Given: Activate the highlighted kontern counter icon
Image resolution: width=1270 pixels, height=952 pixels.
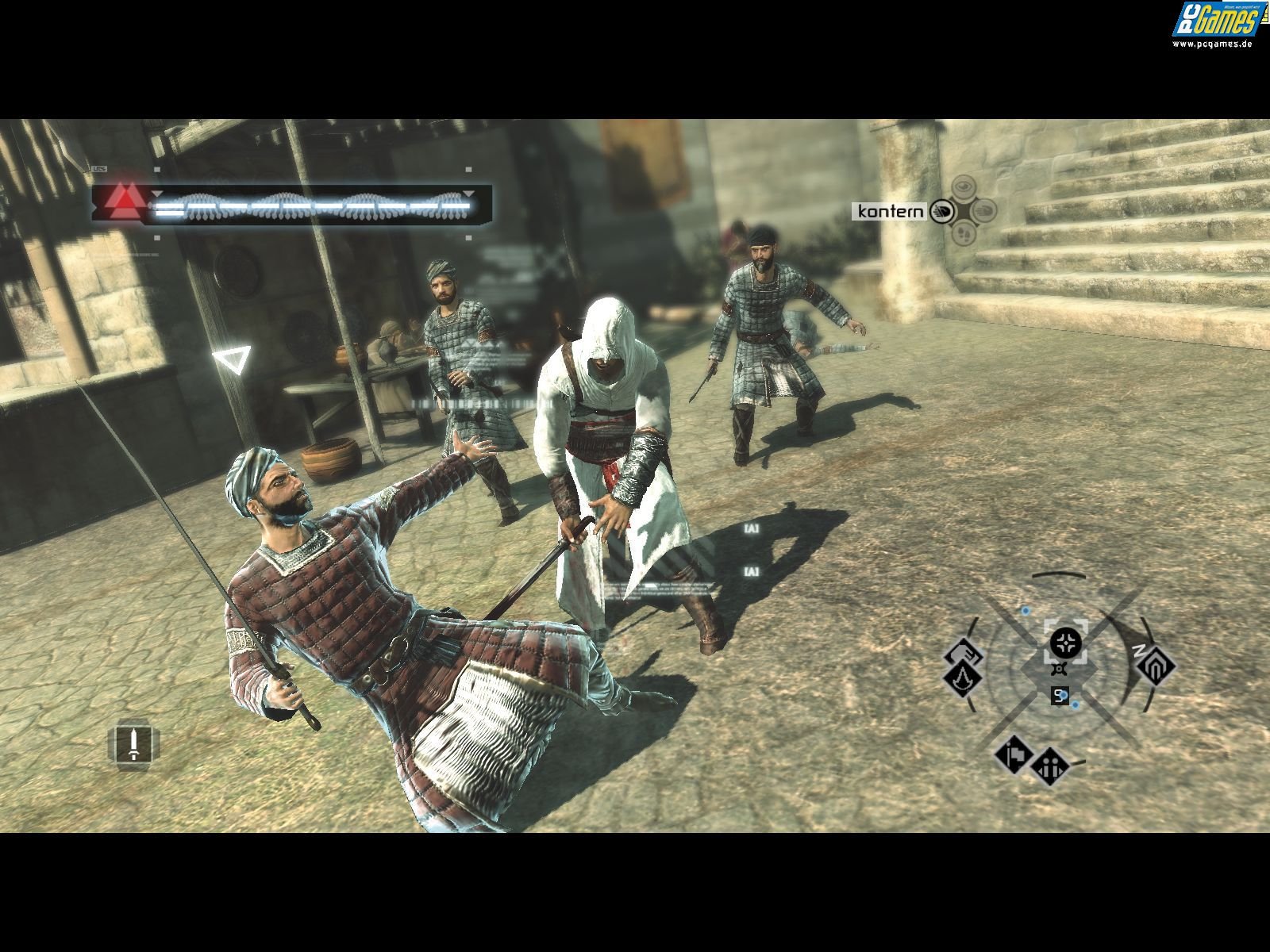Looking at the screenshot, I should 941,211.
